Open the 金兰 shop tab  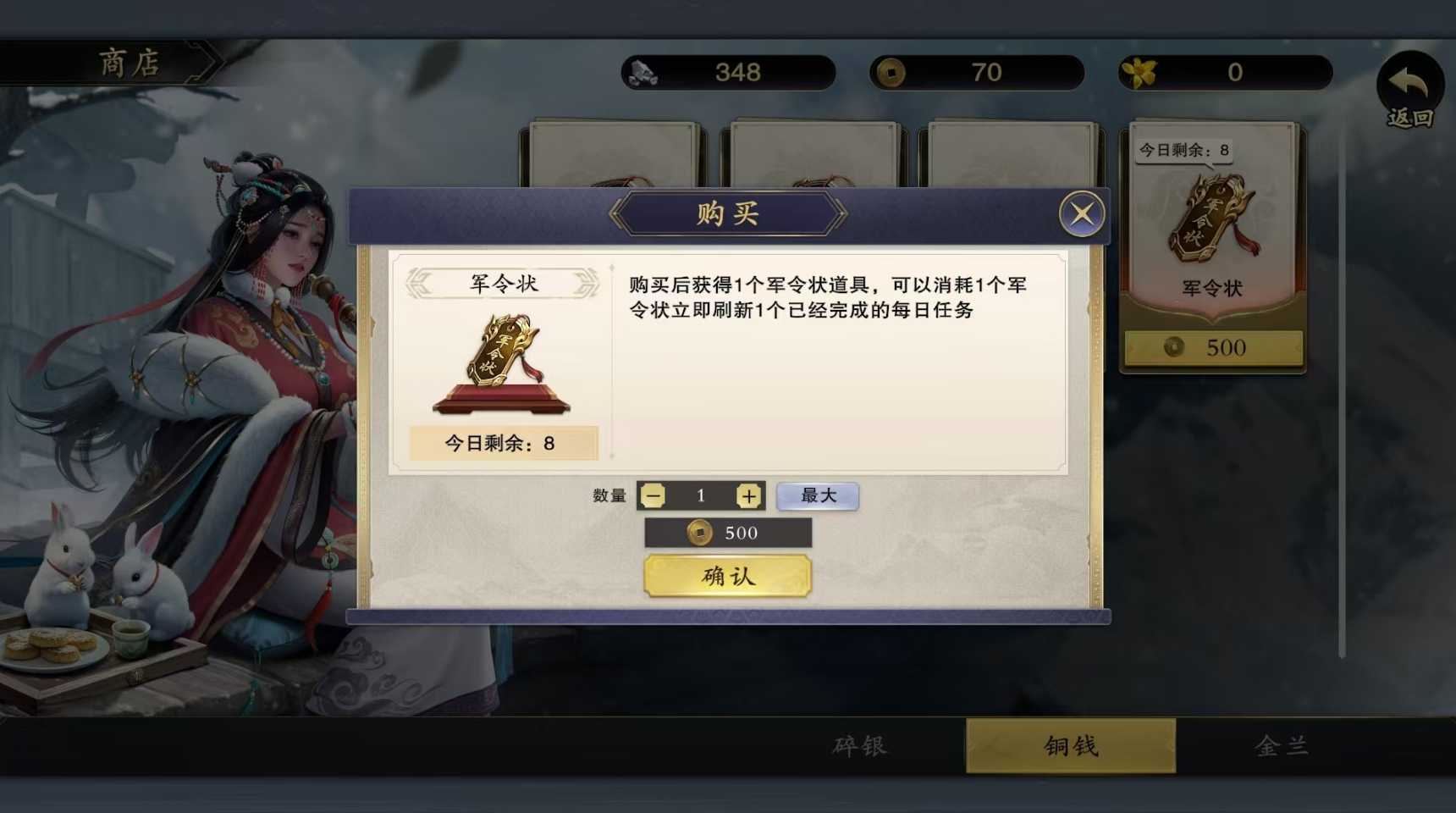pos(1282,746)
